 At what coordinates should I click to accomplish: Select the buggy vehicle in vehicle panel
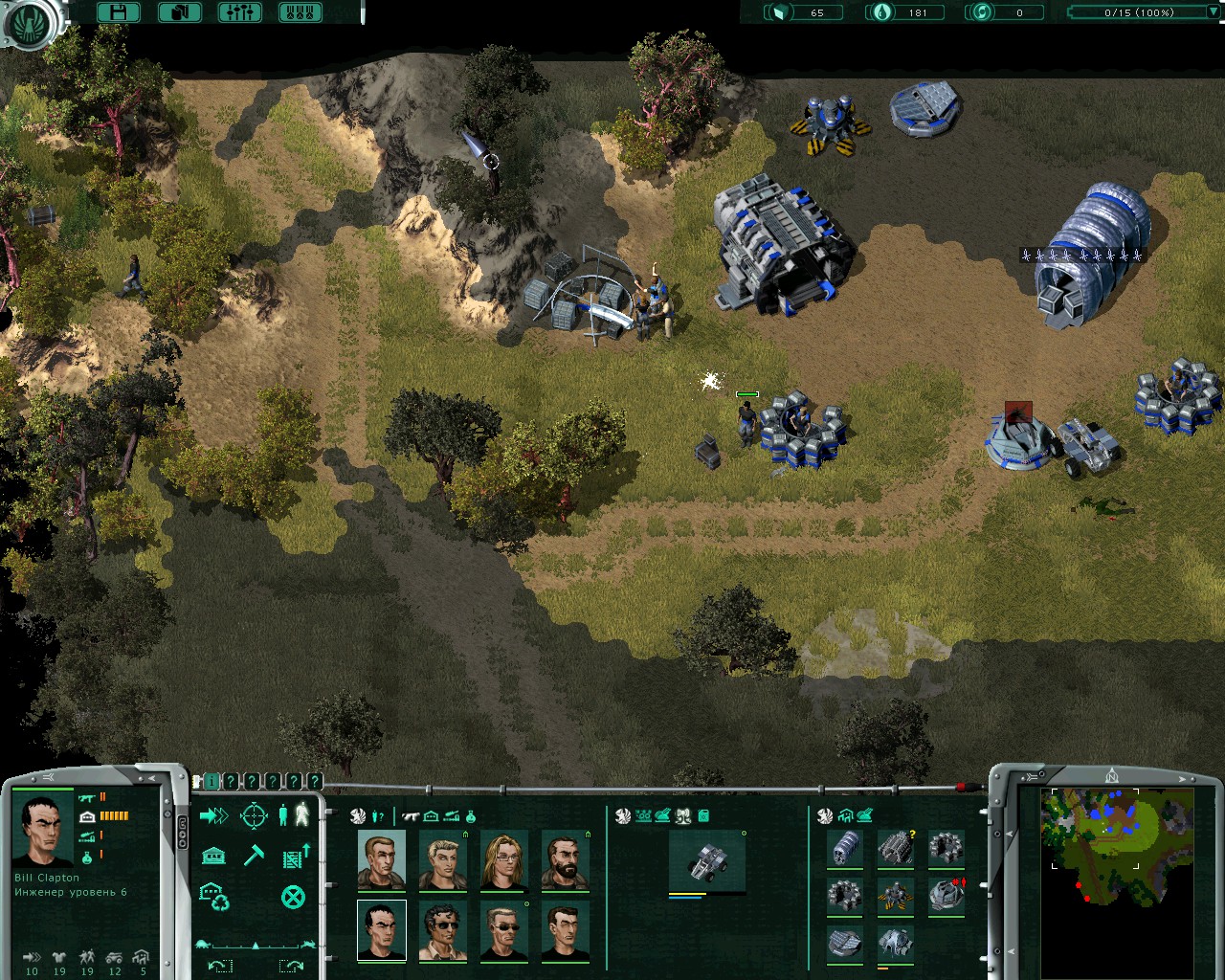[706, 860]
